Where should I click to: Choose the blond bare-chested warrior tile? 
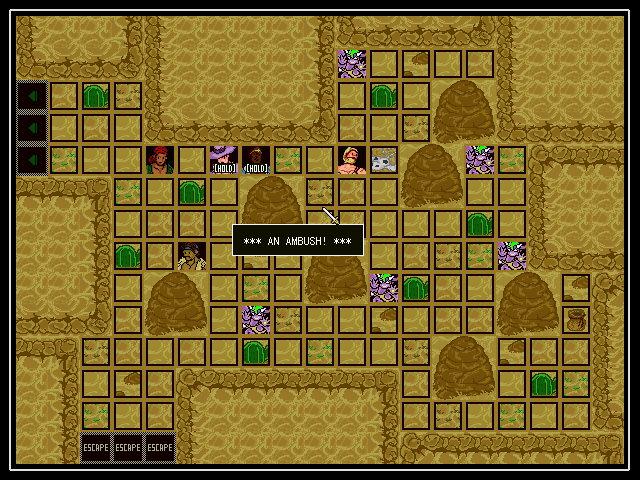pos(352,160)
